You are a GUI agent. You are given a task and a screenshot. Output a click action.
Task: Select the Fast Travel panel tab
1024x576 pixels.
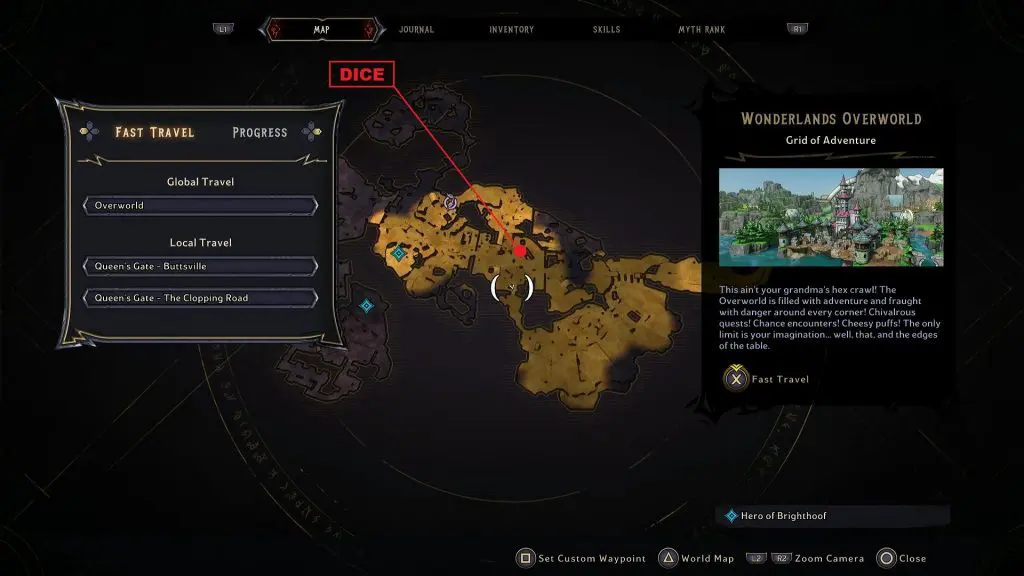[154, 132]
